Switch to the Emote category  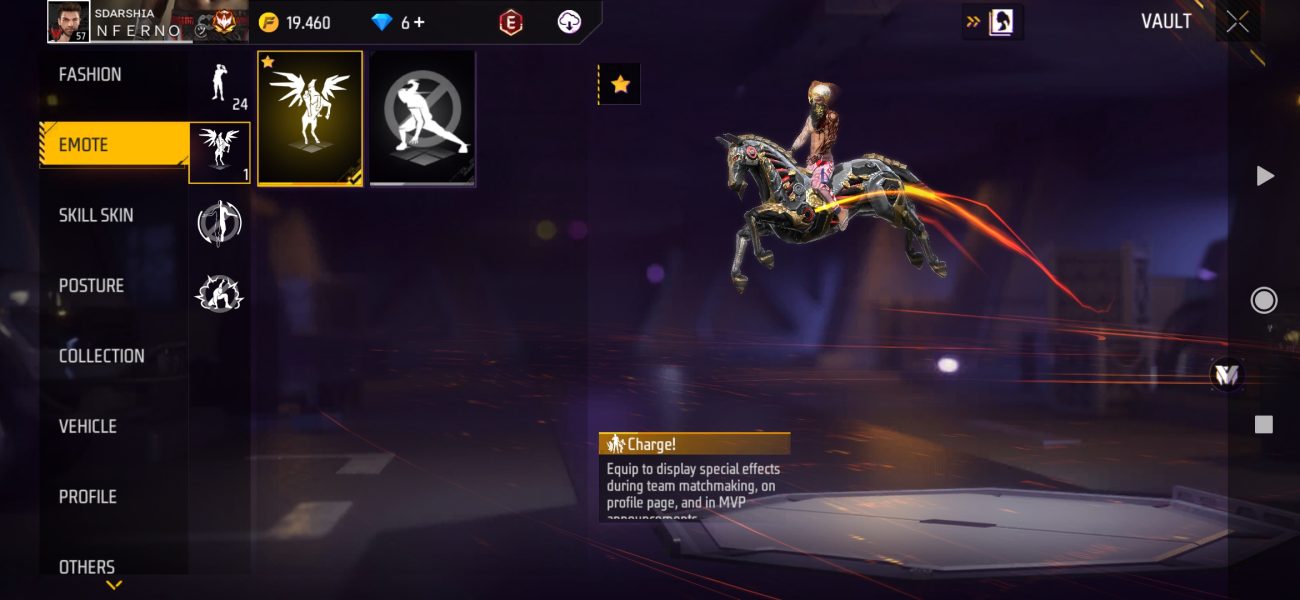(x=84, y=145)
